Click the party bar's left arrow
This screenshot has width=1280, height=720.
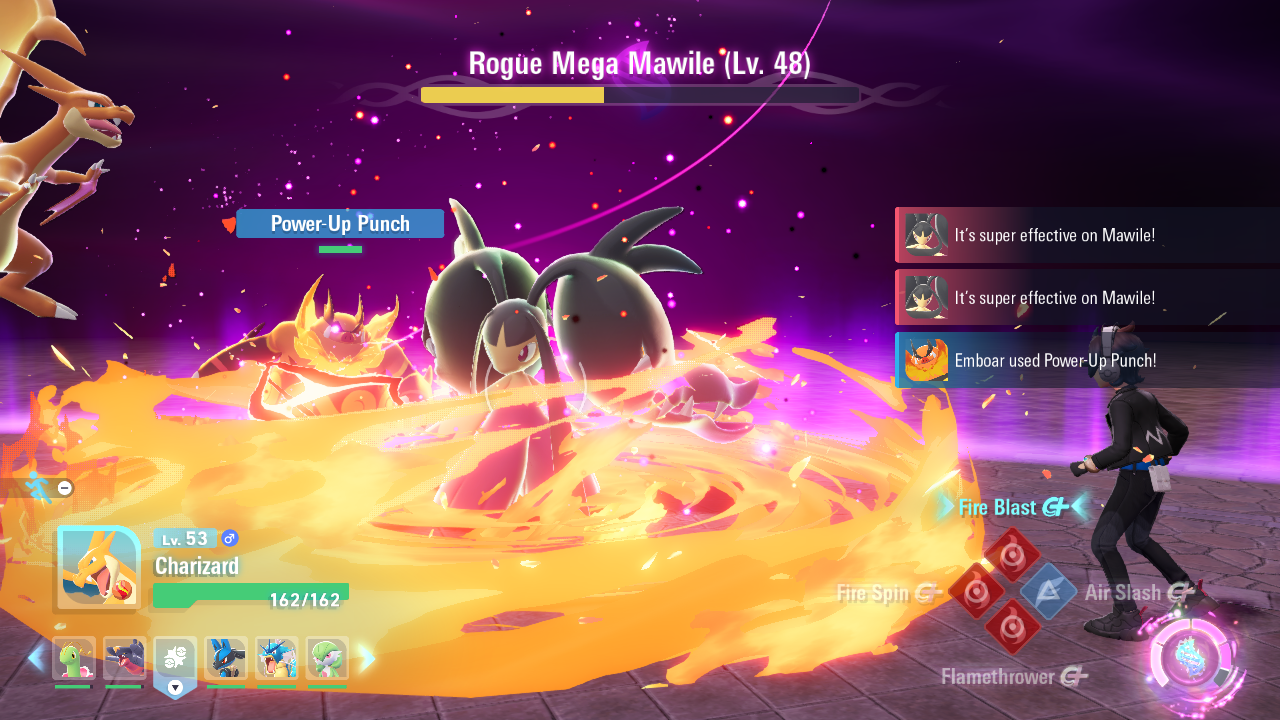36,658
